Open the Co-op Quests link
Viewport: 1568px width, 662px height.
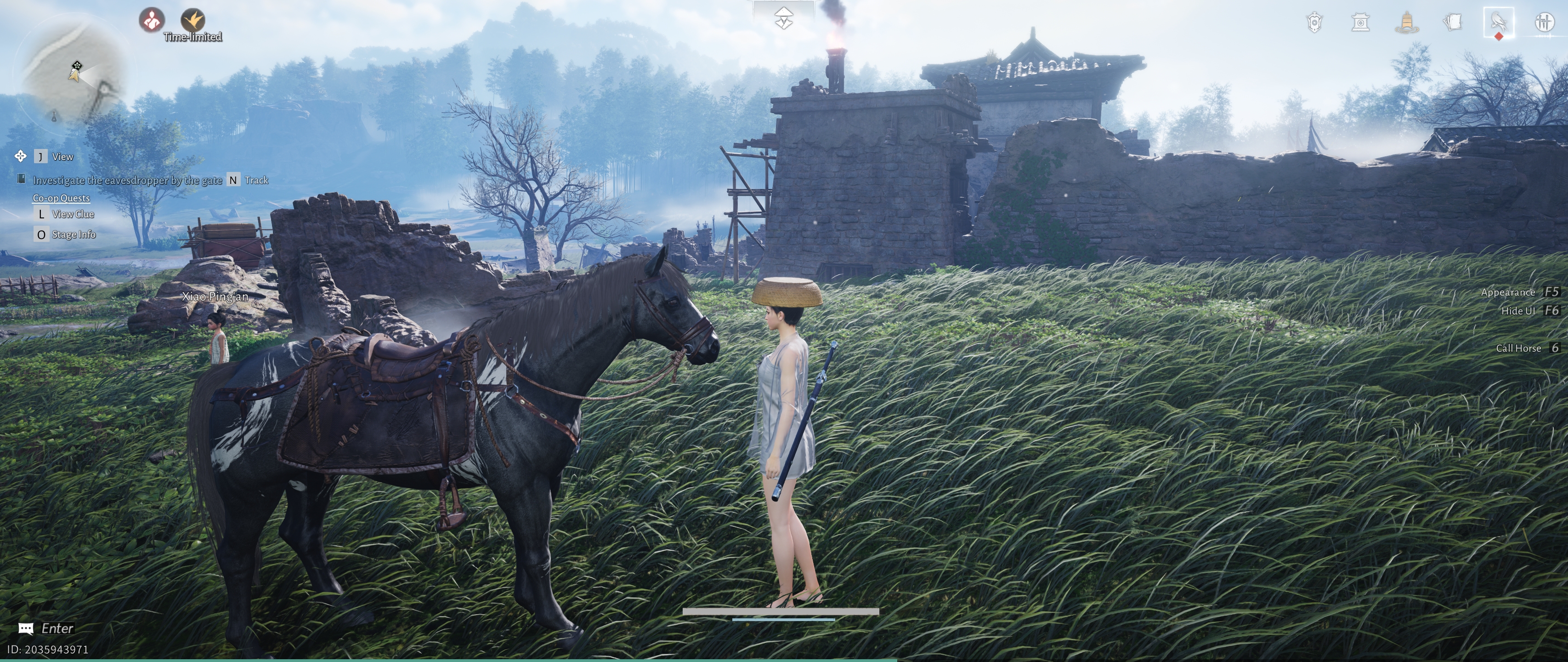click(61, 198)
